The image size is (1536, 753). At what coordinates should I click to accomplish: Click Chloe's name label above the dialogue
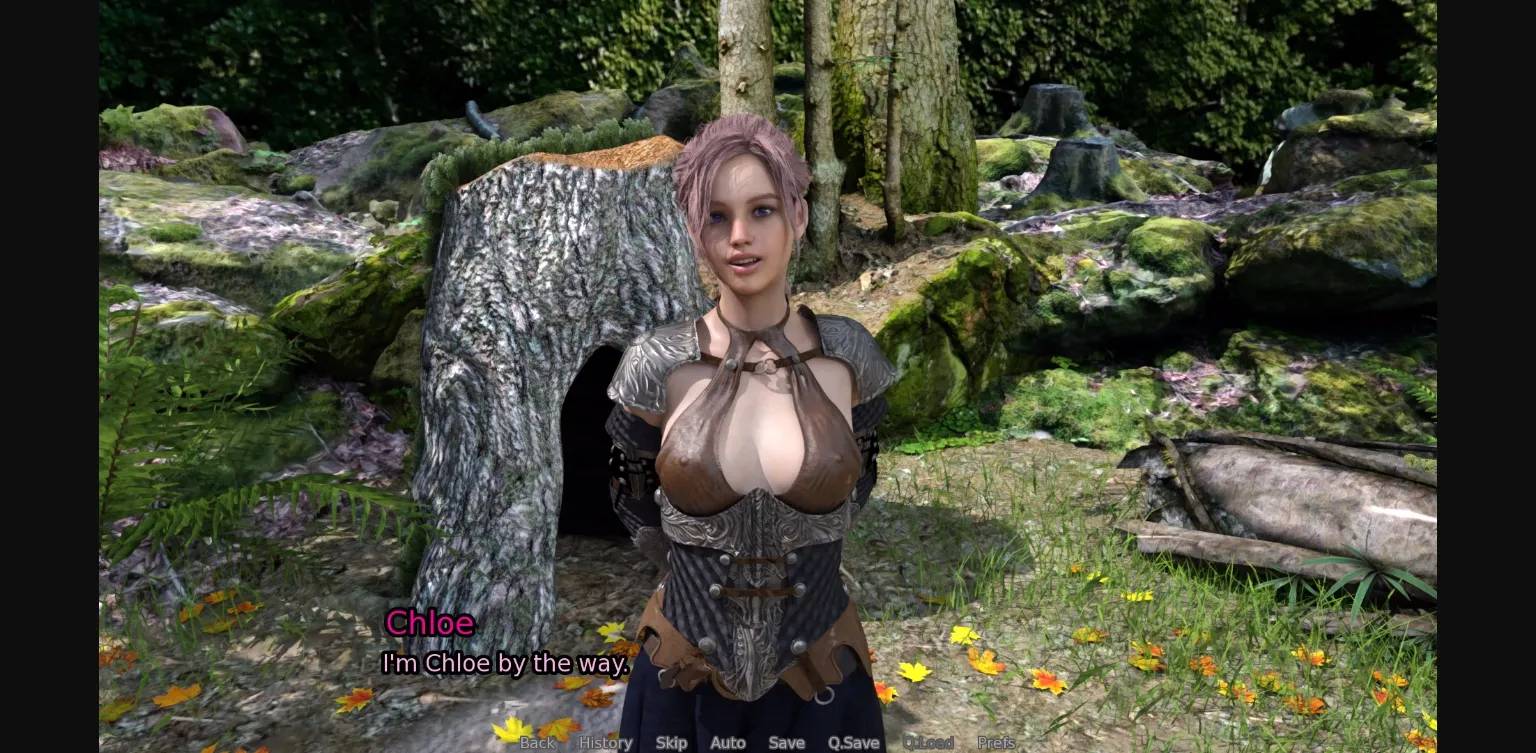[430, 622]
